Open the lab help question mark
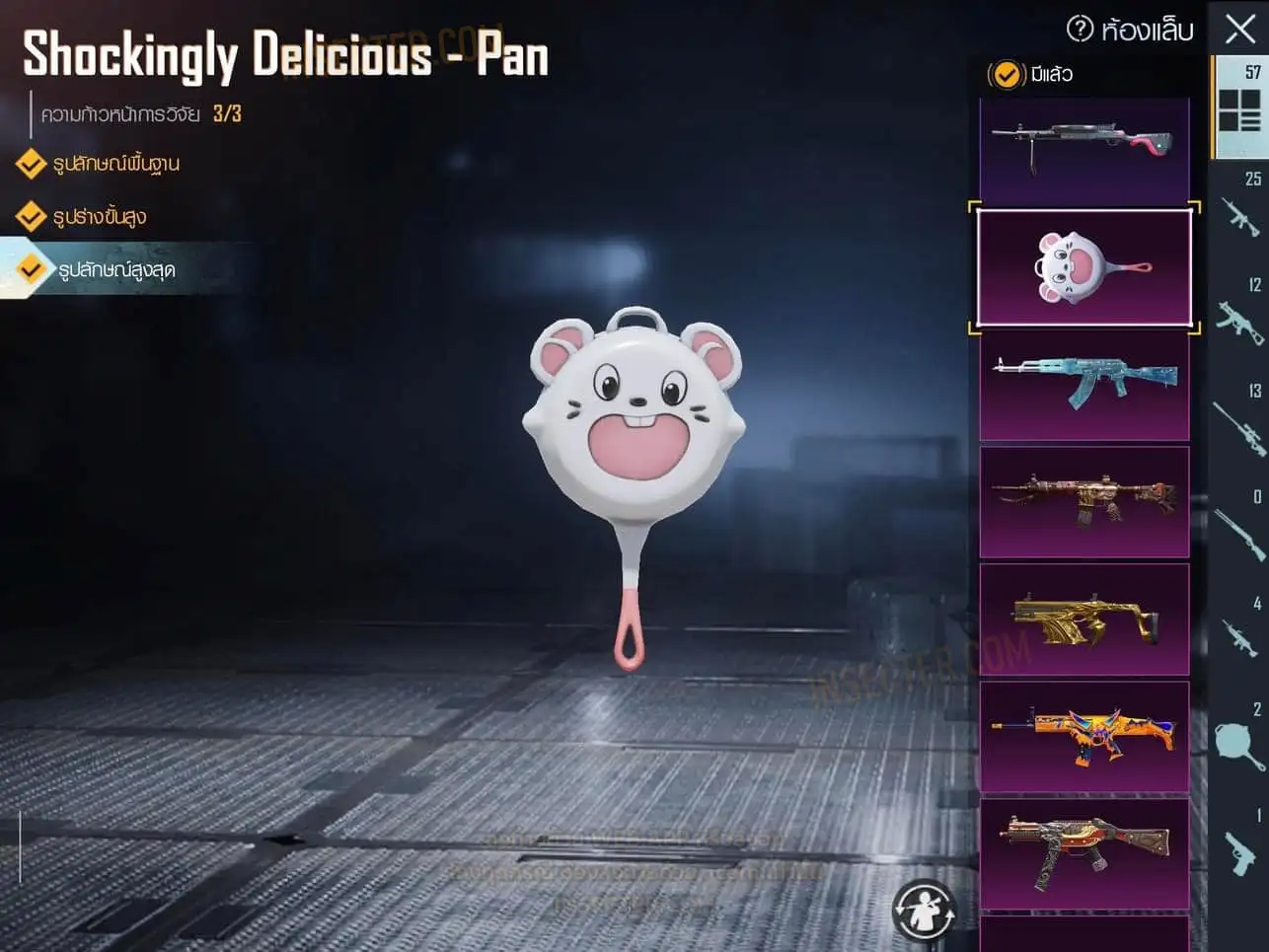Viewport: 1269px width, 952px height. [1081, 29]
